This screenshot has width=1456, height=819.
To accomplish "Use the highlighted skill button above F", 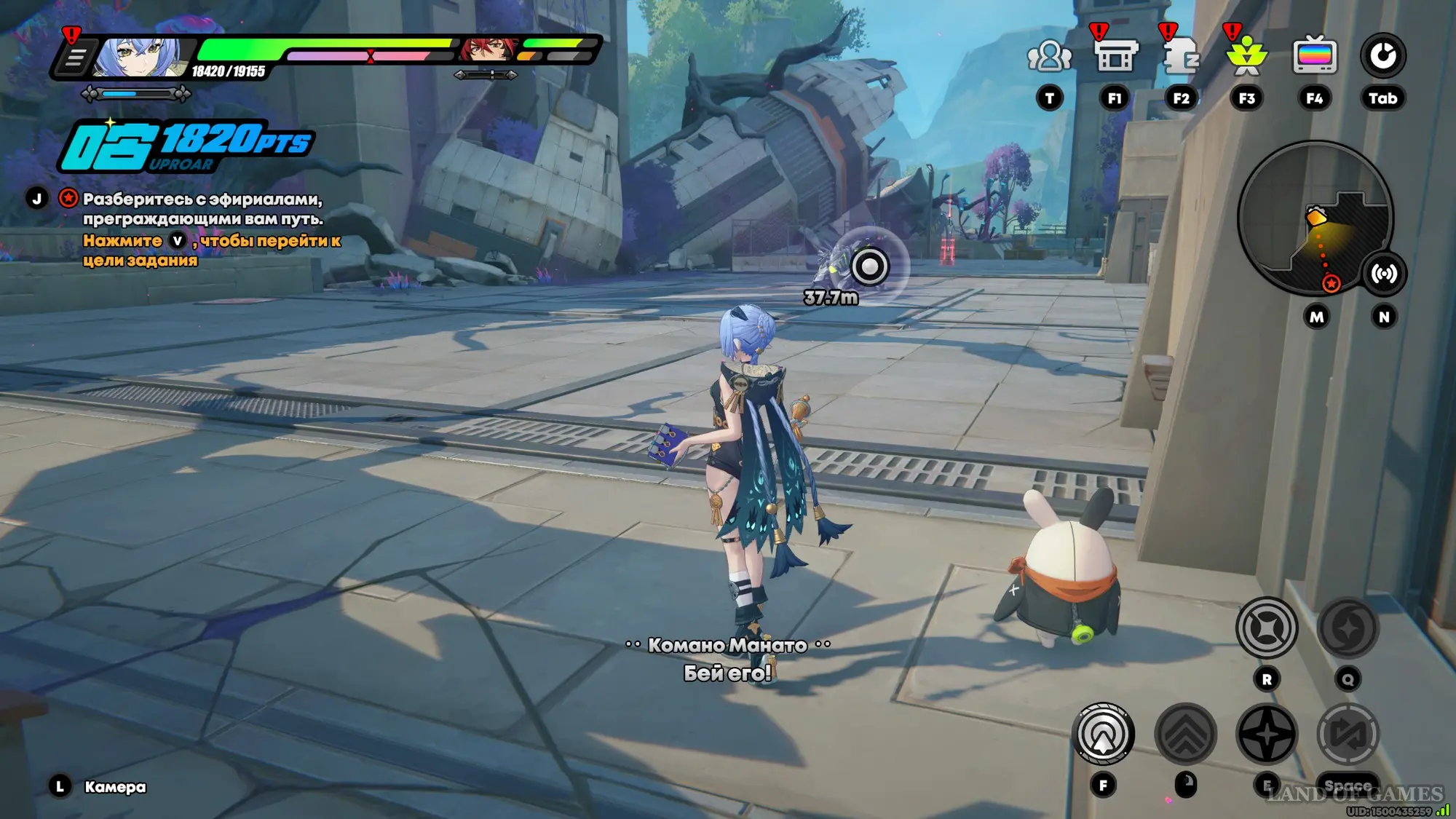I will [1104, 735].
